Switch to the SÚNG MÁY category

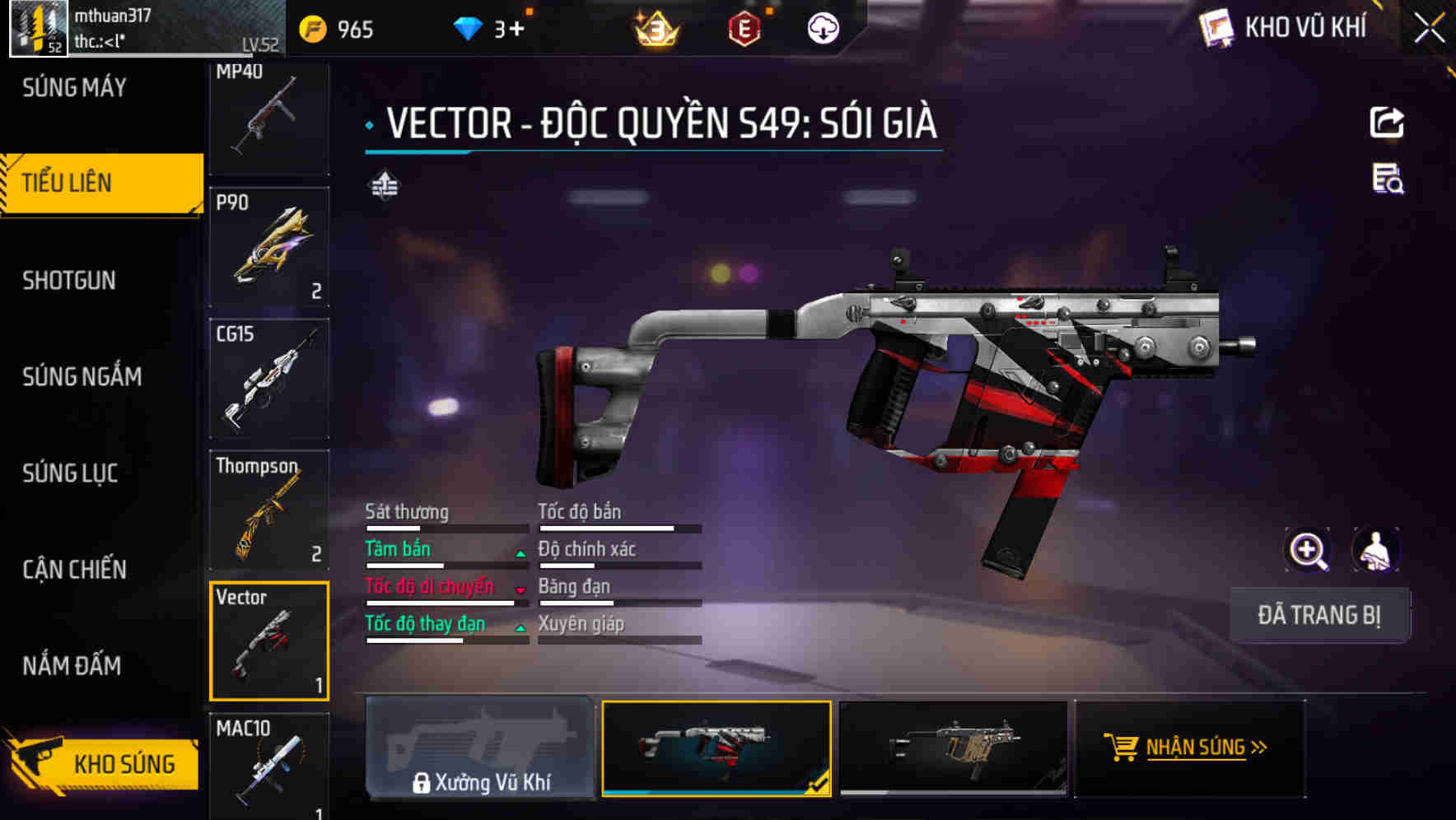pyautogui.click(x=74, y=87)
